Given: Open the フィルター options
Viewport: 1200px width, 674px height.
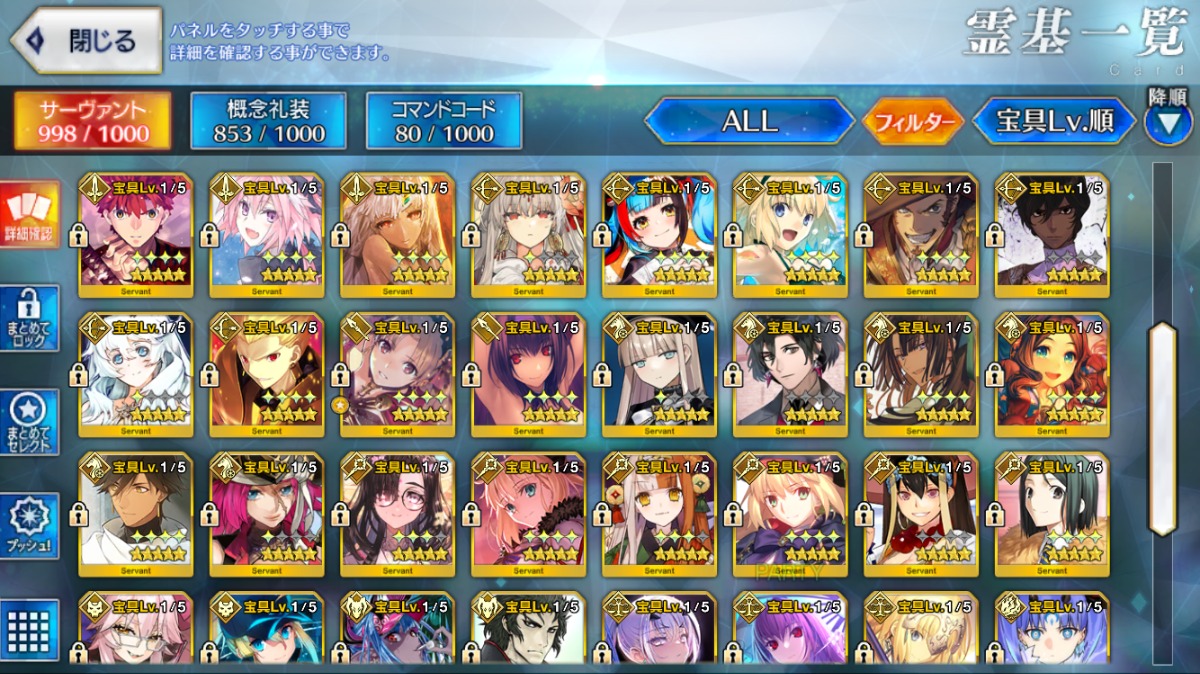Looking at the screenshot, I should (x=913, y=122).
